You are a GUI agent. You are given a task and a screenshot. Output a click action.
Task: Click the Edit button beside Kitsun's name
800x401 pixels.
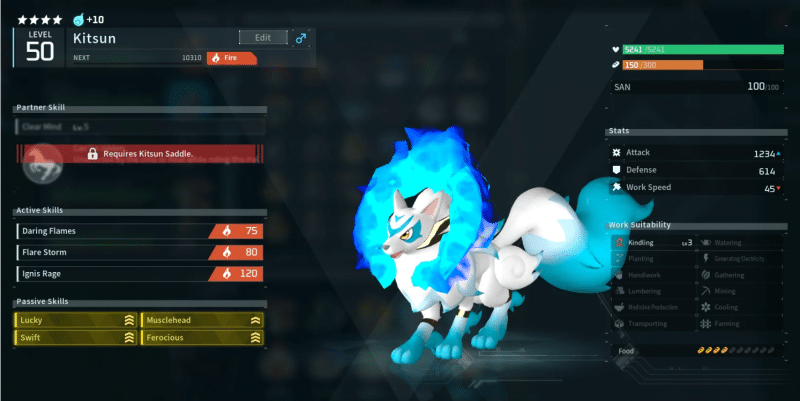tap(263, 37)
